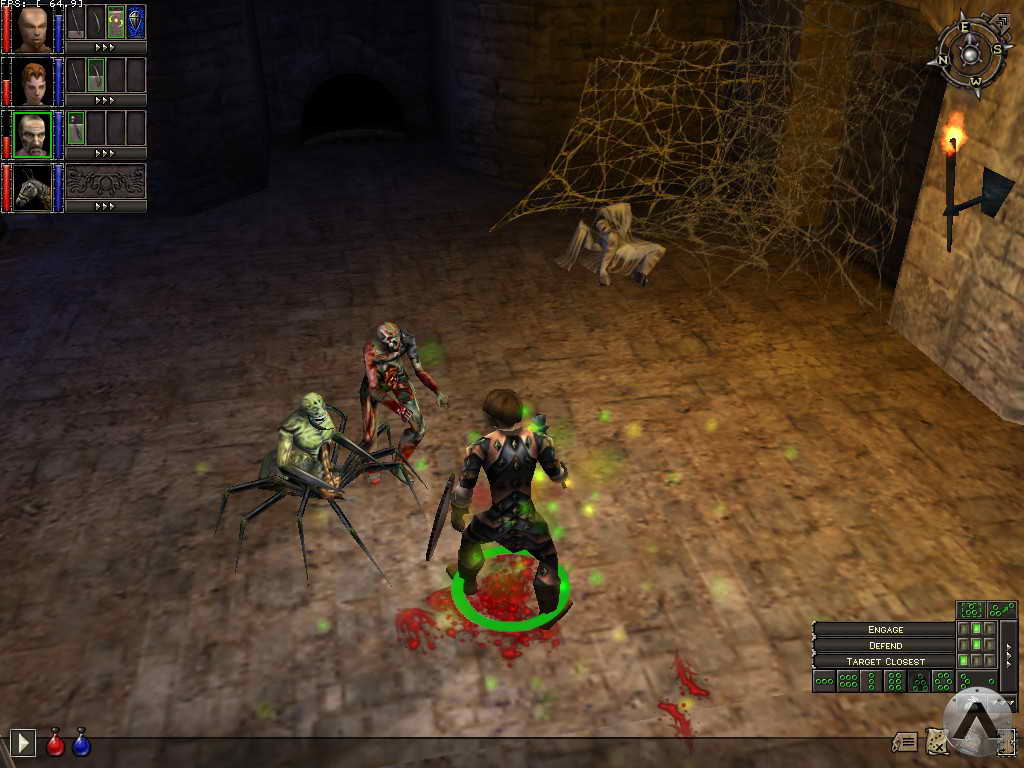Drink a red health potion
The height and width of the screenshot is (768, 1024).
point(55,743)
